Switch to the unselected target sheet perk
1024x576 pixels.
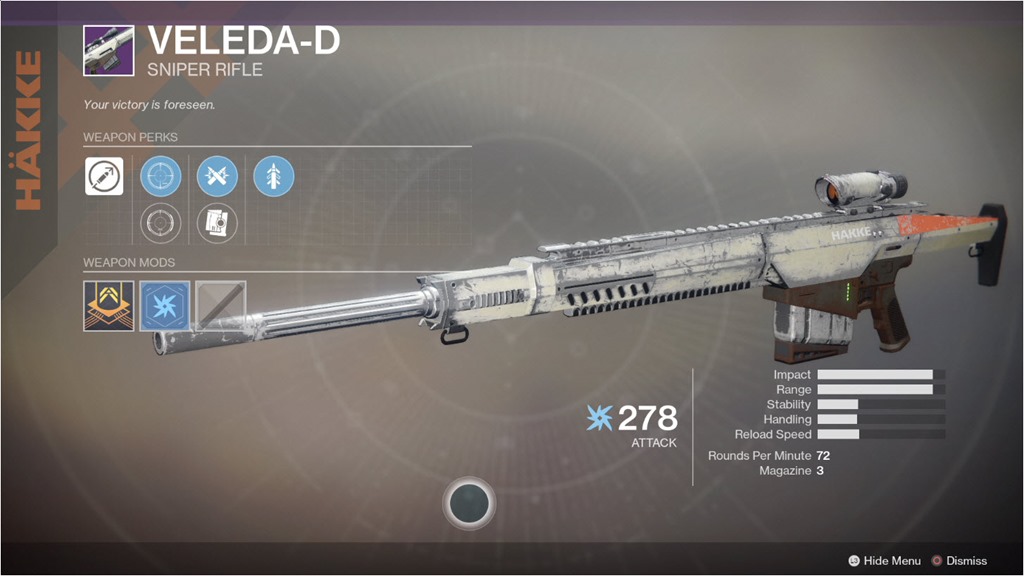click(x=217, y=222)
